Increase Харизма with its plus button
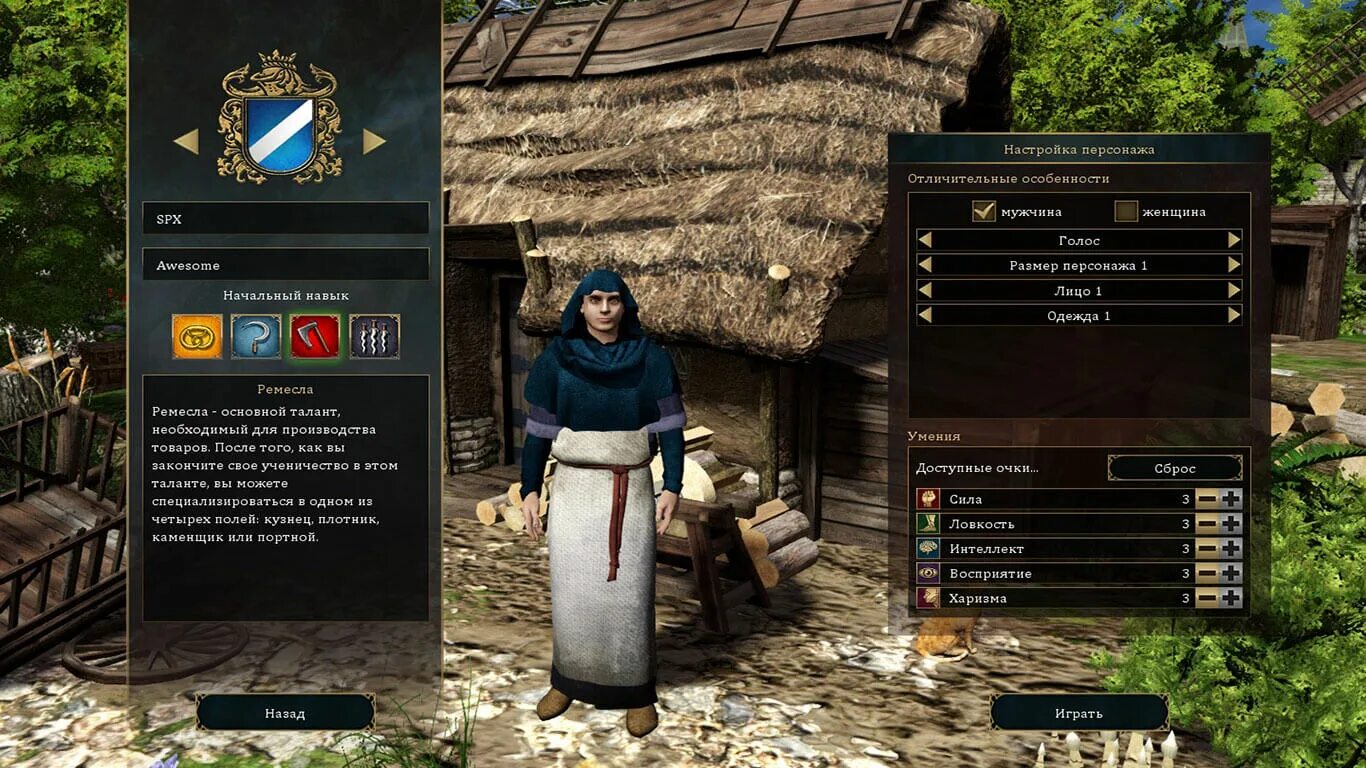 [x=1231, y=598]
